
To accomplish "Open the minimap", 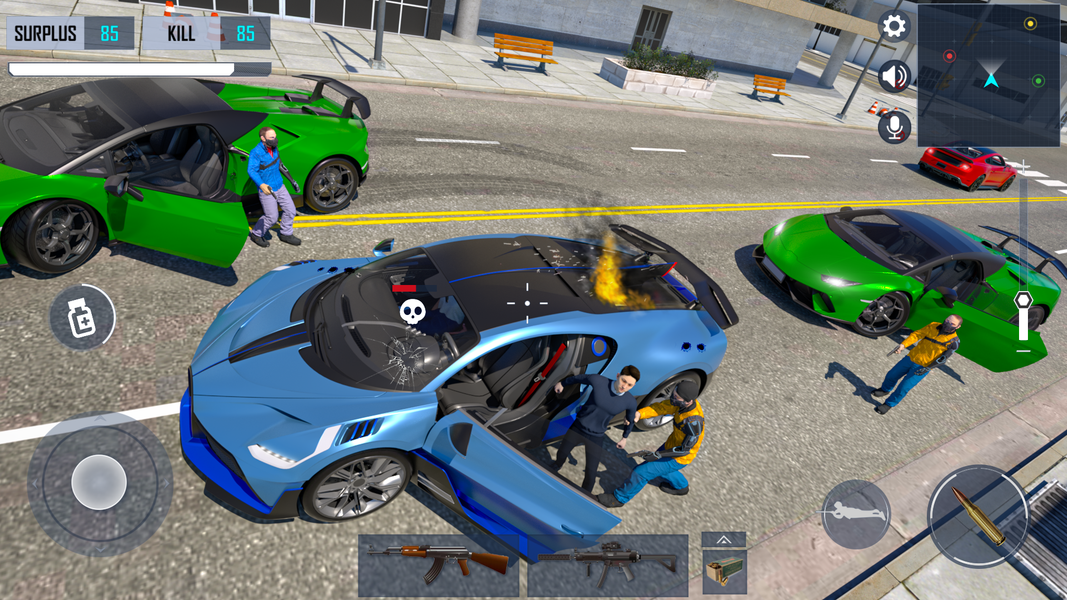I will pos(989,75).
